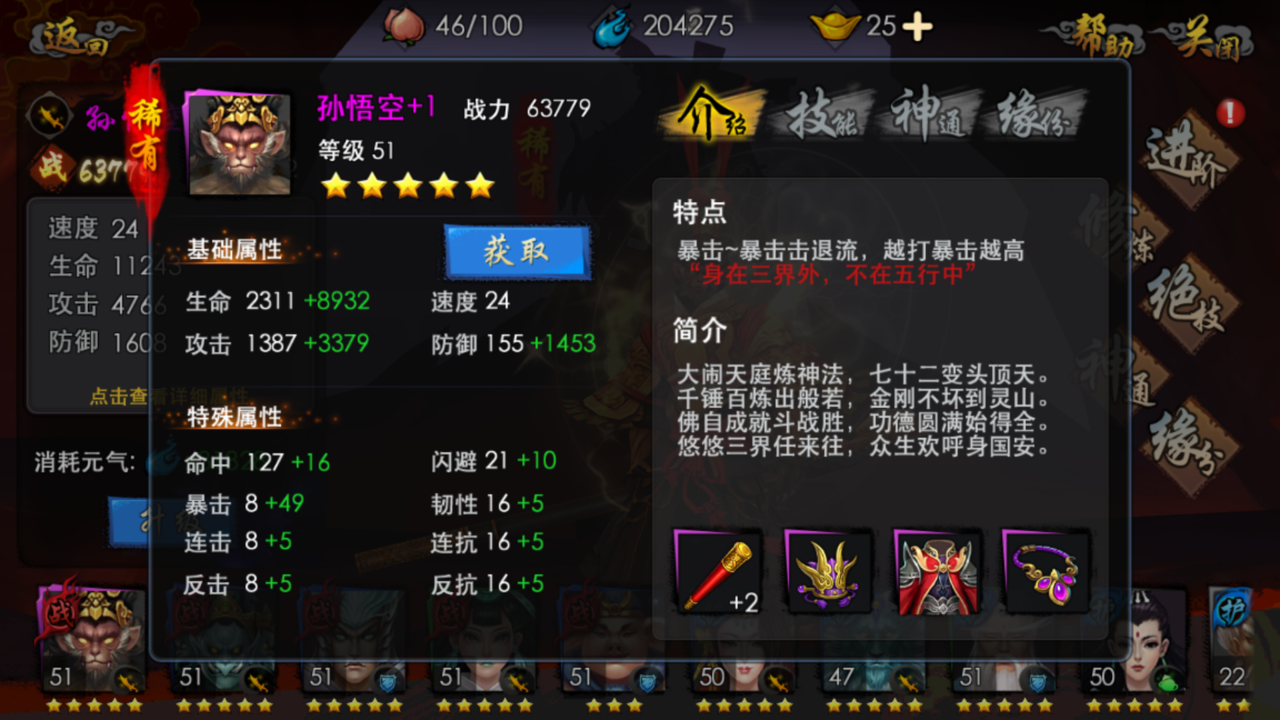Select the golden helmet equipment slot
Viewport: 1280px width, 720px height.
[827, 572]
